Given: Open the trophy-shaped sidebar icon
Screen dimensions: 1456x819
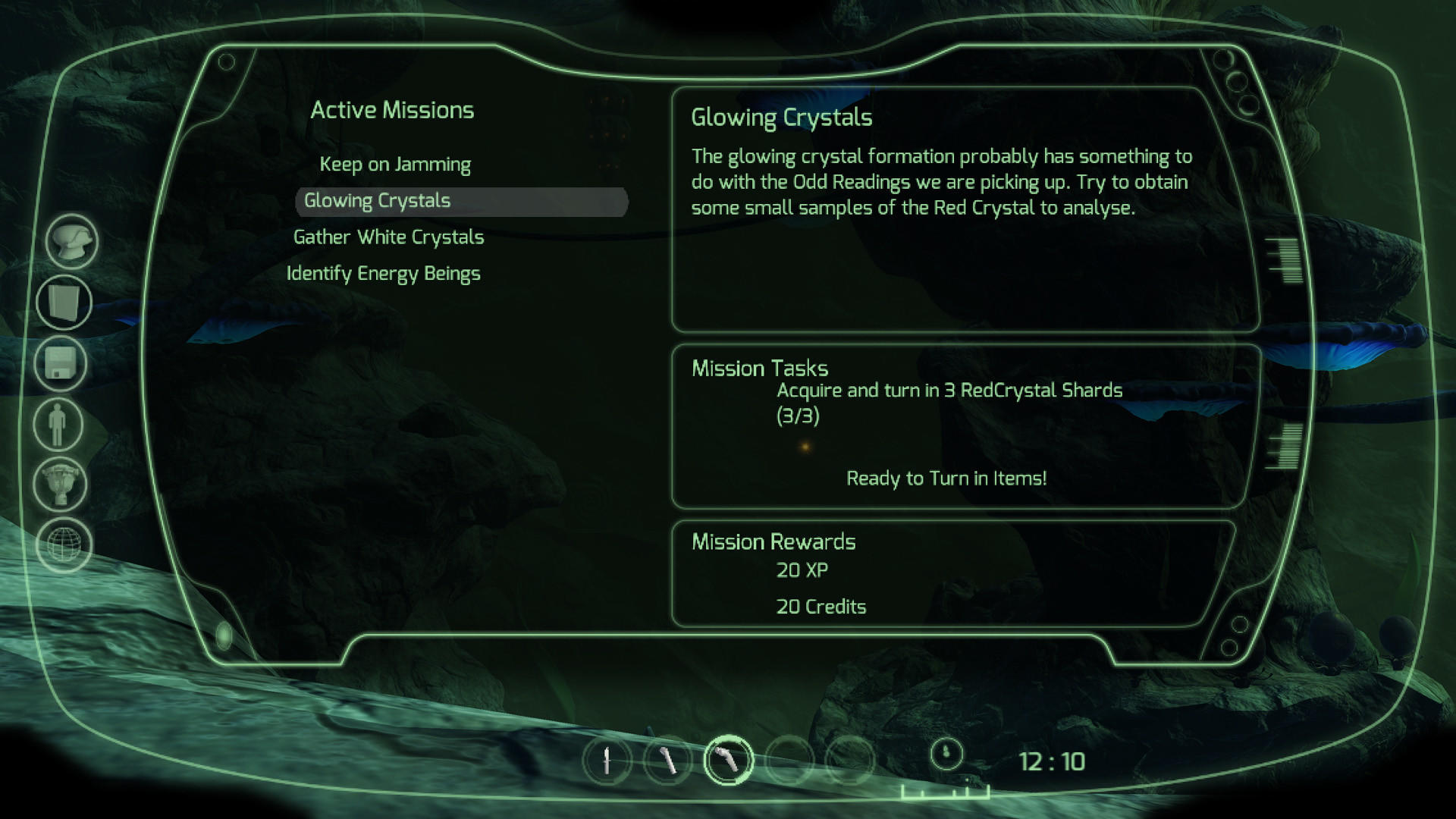Looking at the screenshot, I should 59,485.
